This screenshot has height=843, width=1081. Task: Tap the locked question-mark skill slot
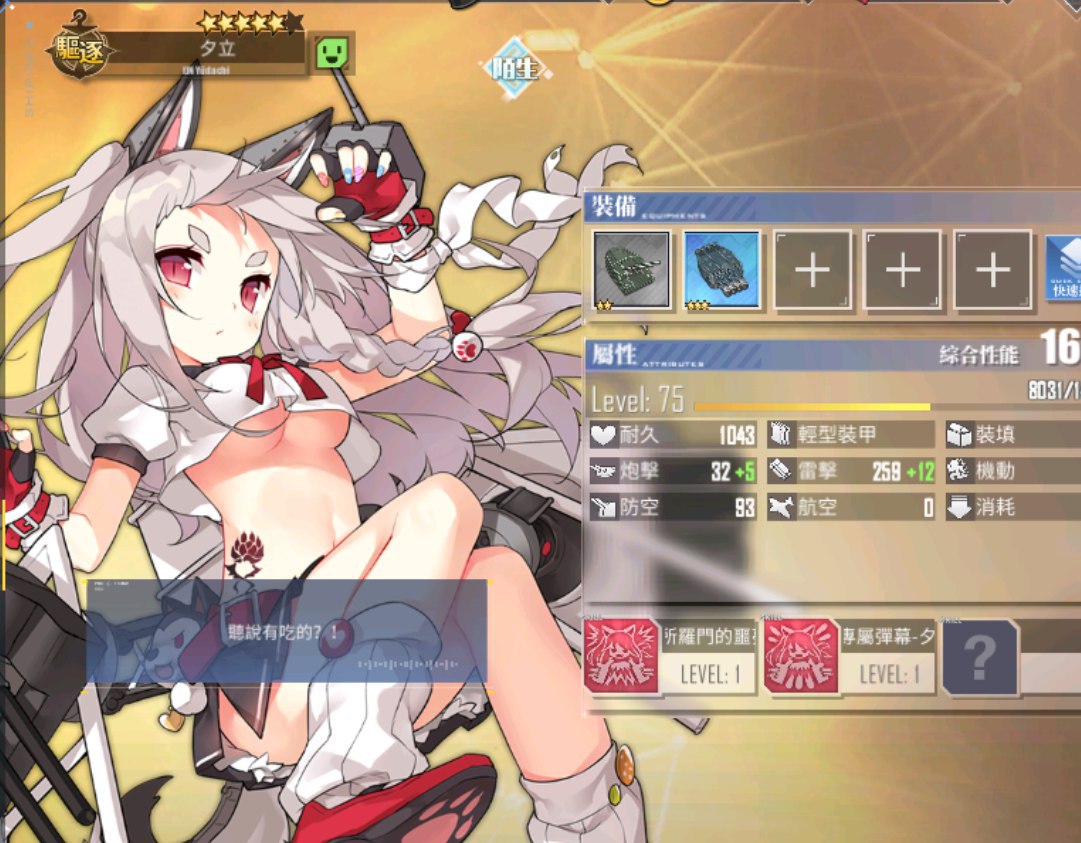tap(980, 657)
